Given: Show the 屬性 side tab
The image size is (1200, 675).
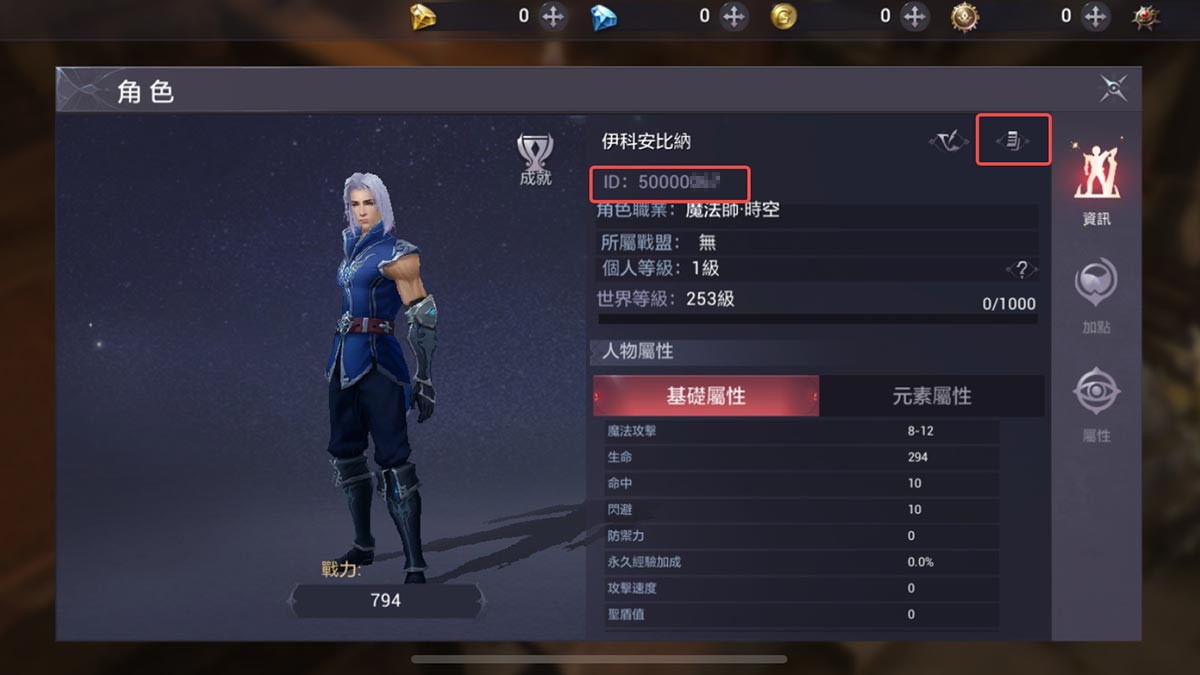Looking at the screenshot, I should (x=1096, y=405).
